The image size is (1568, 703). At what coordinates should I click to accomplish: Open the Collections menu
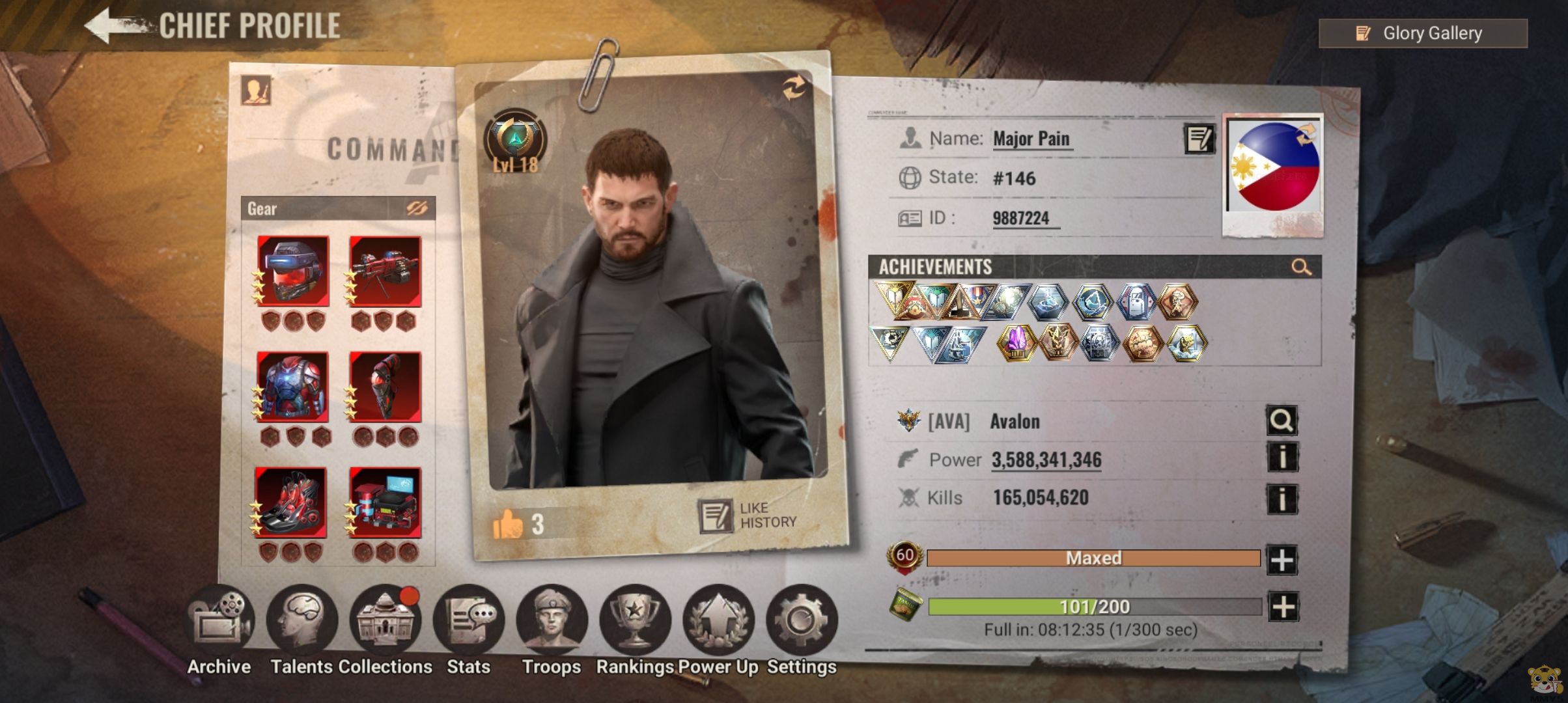[385, 619]
